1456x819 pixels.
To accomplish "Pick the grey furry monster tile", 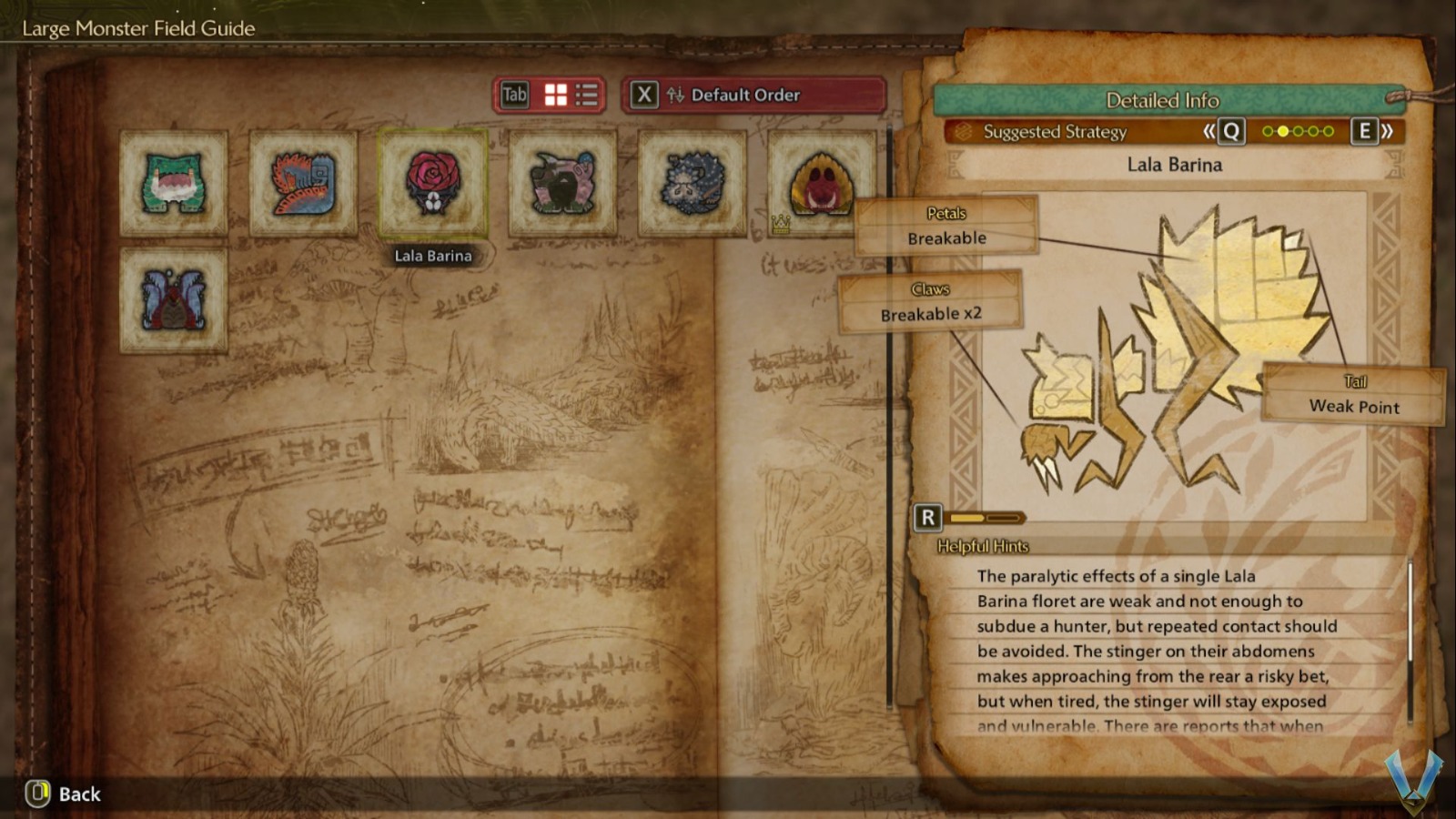I will pos(693,183).
